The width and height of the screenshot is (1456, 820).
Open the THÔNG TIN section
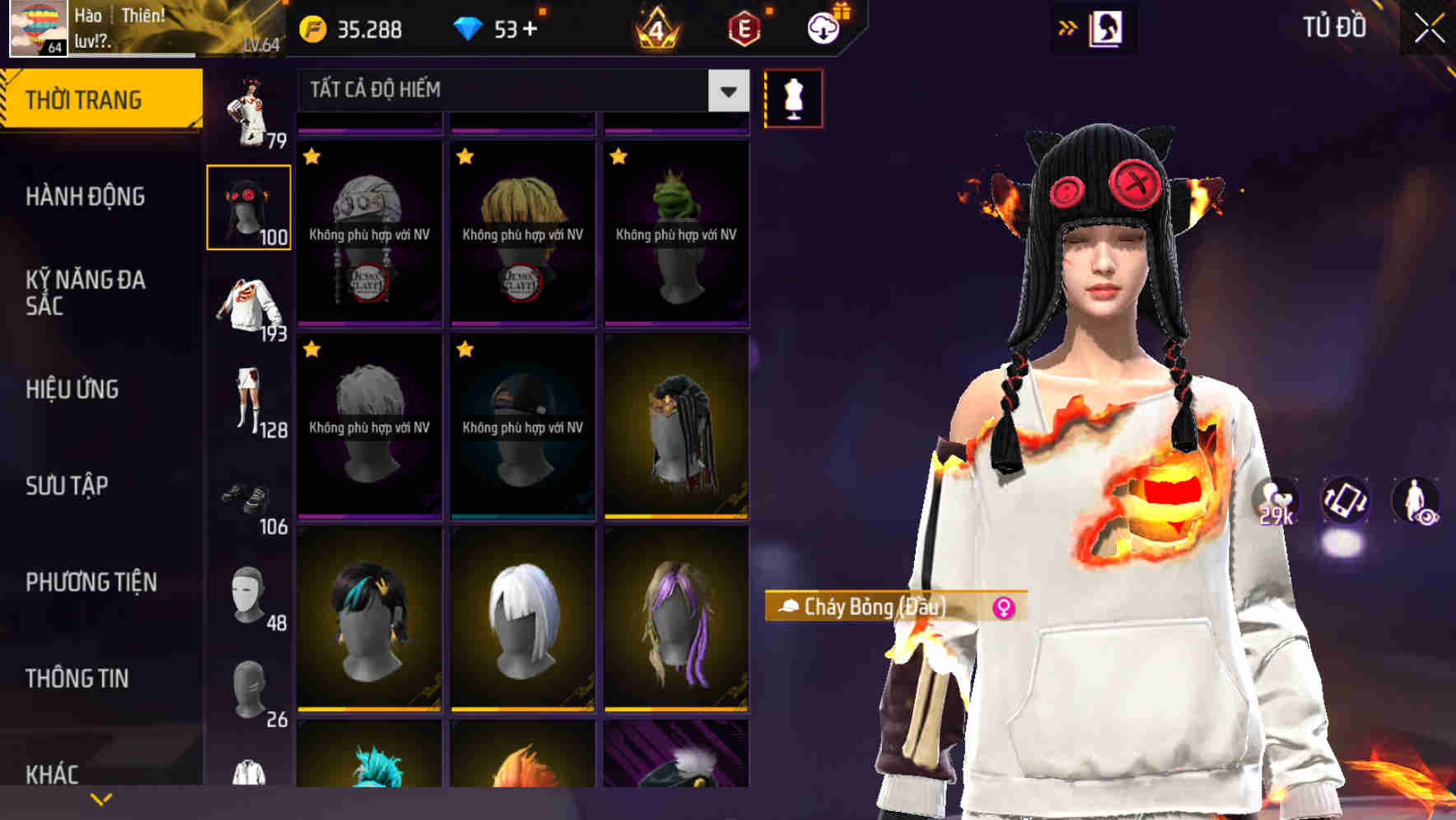coord(77,678)
